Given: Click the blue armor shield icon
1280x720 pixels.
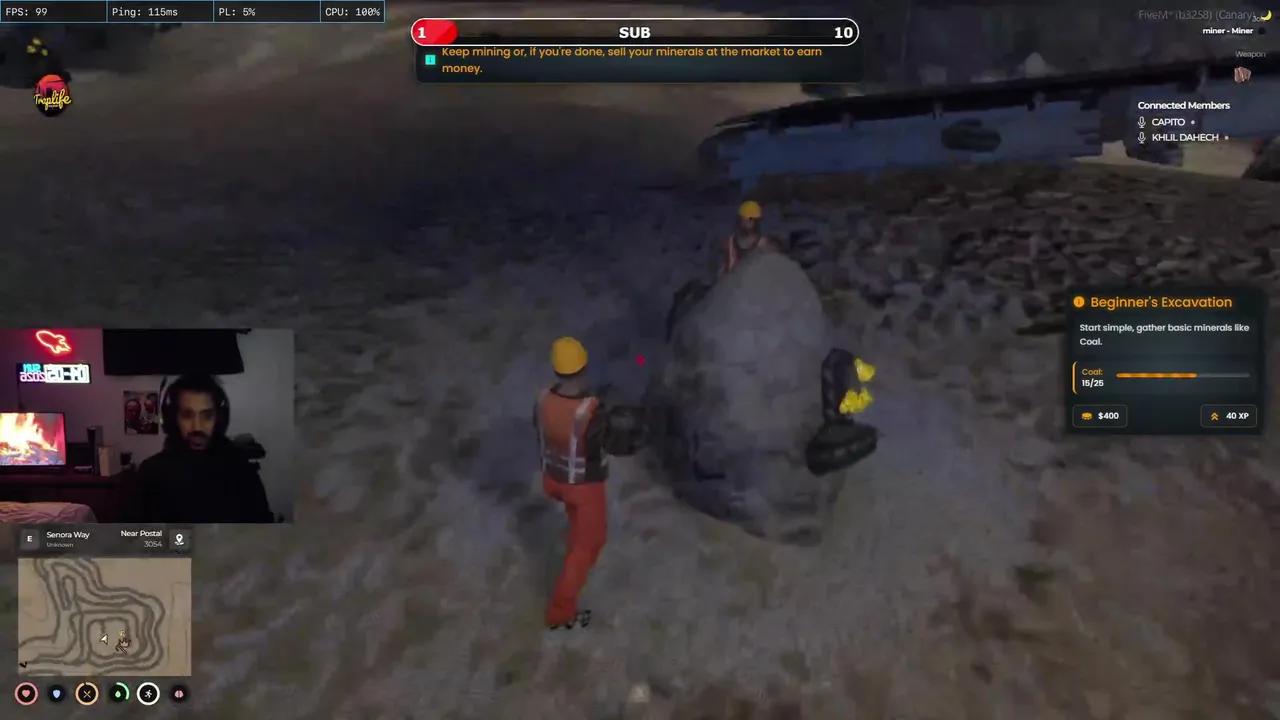Looking at the screenshot, I should point(56,693).
